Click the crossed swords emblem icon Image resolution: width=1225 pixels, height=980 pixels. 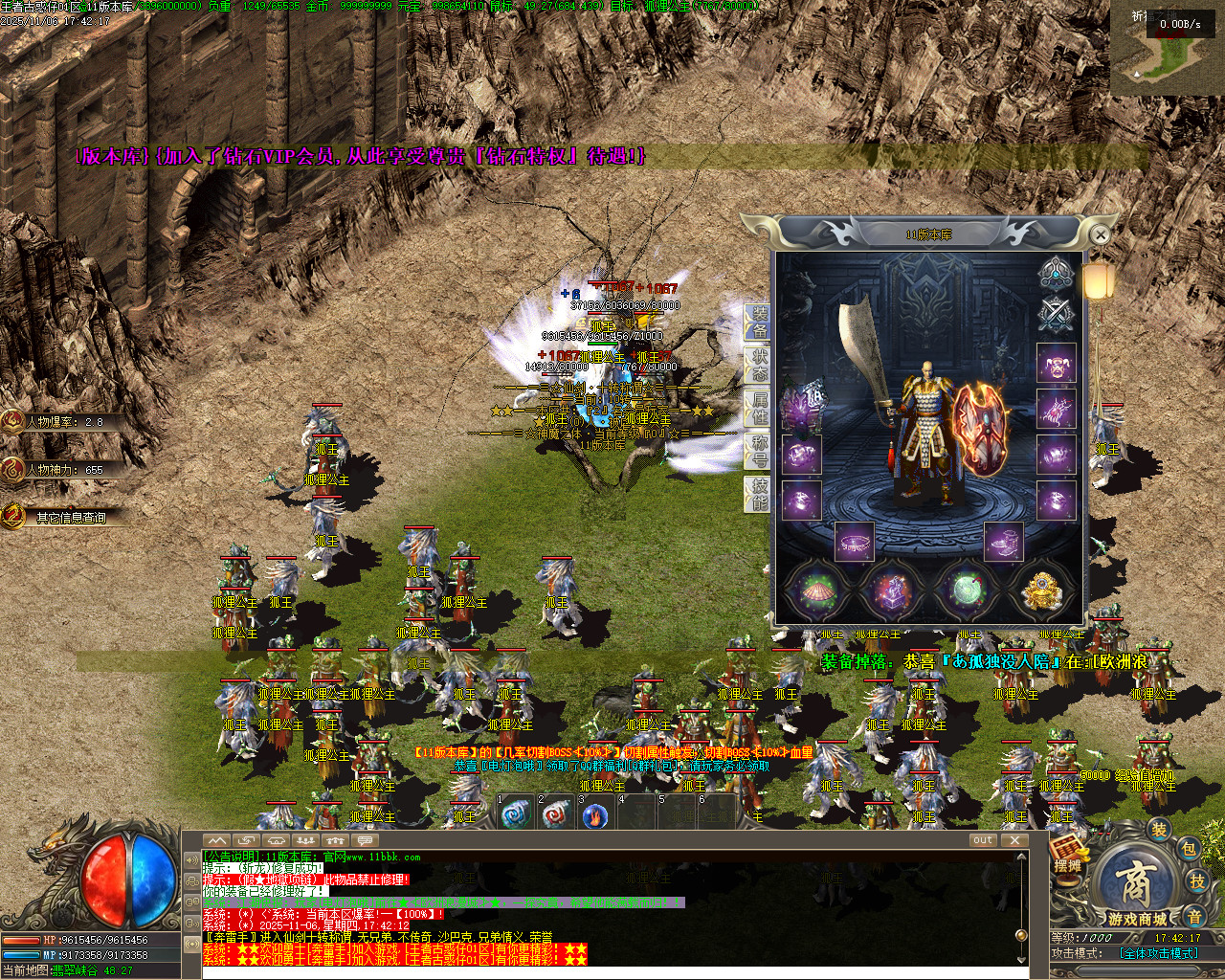click(1056, 314)
